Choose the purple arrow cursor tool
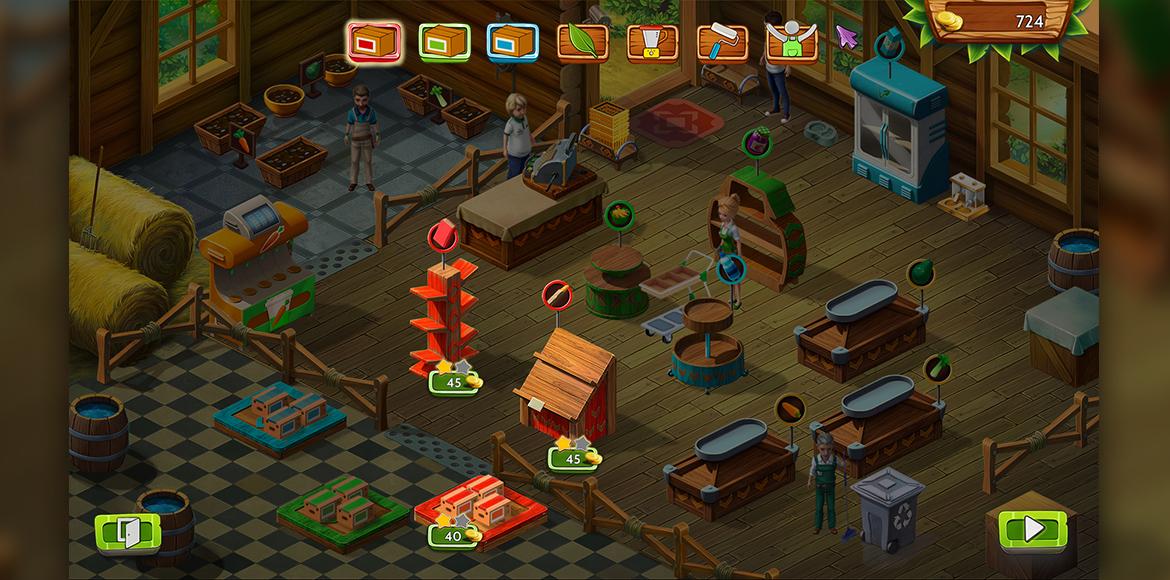 pos(848,38)
